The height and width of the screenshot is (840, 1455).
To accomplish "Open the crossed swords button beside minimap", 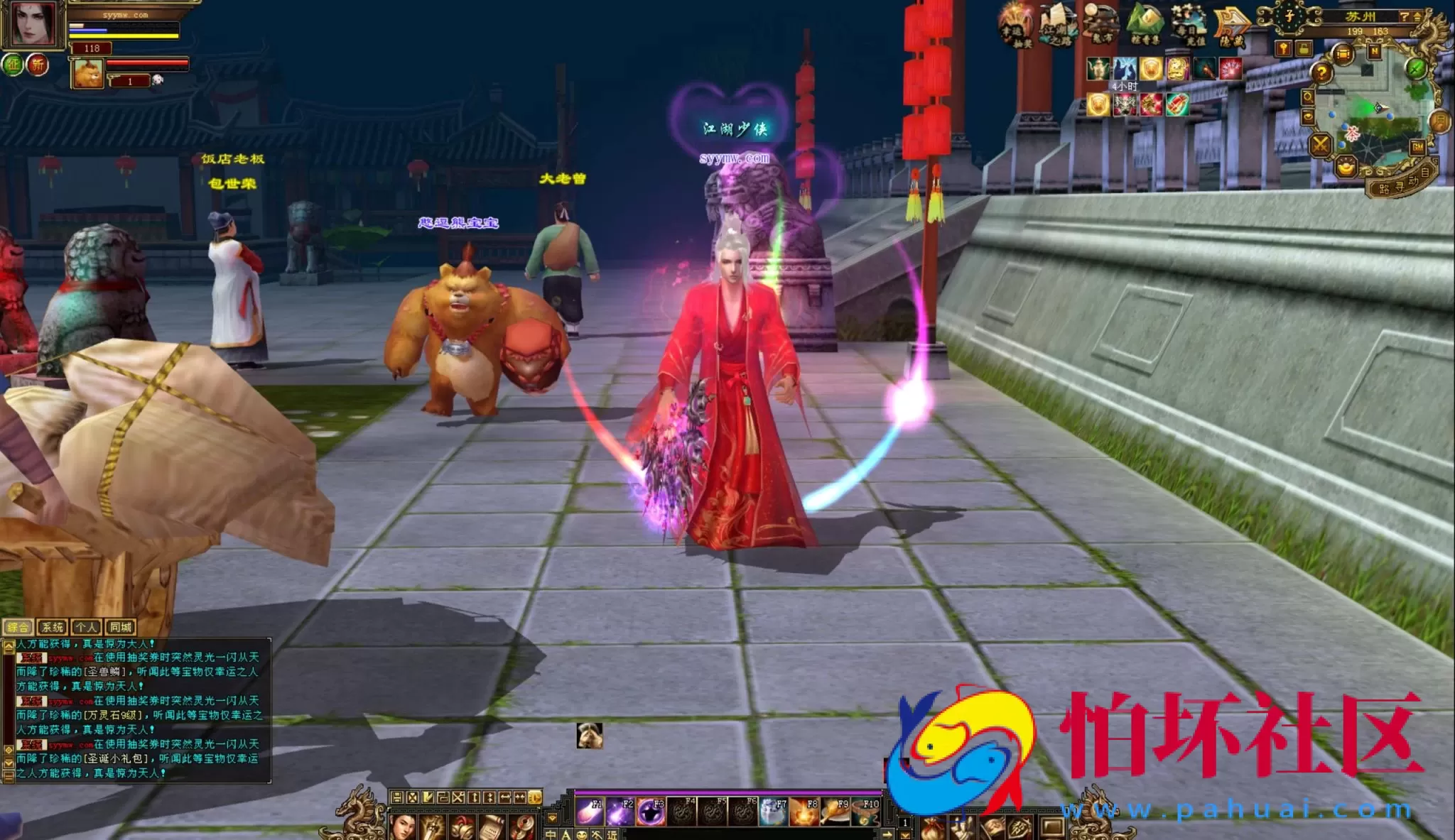I will pyautogui.click(x=1320, y=146).
